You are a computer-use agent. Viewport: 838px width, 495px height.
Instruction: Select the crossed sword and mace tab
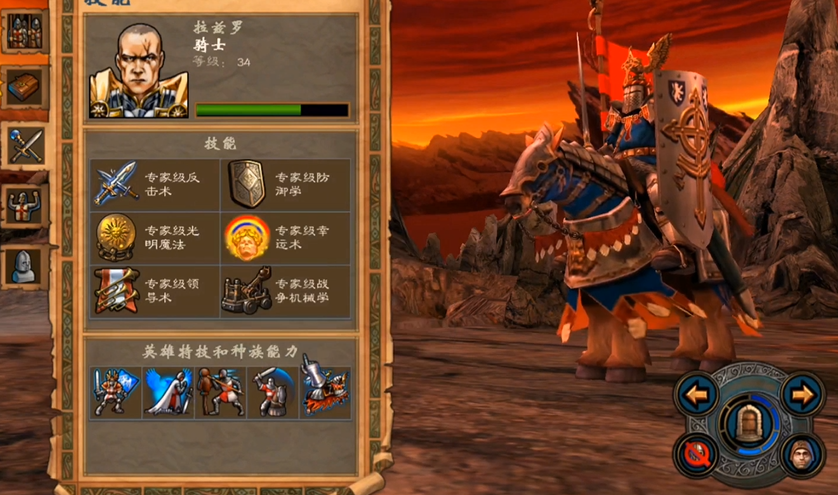click(23, 146)
